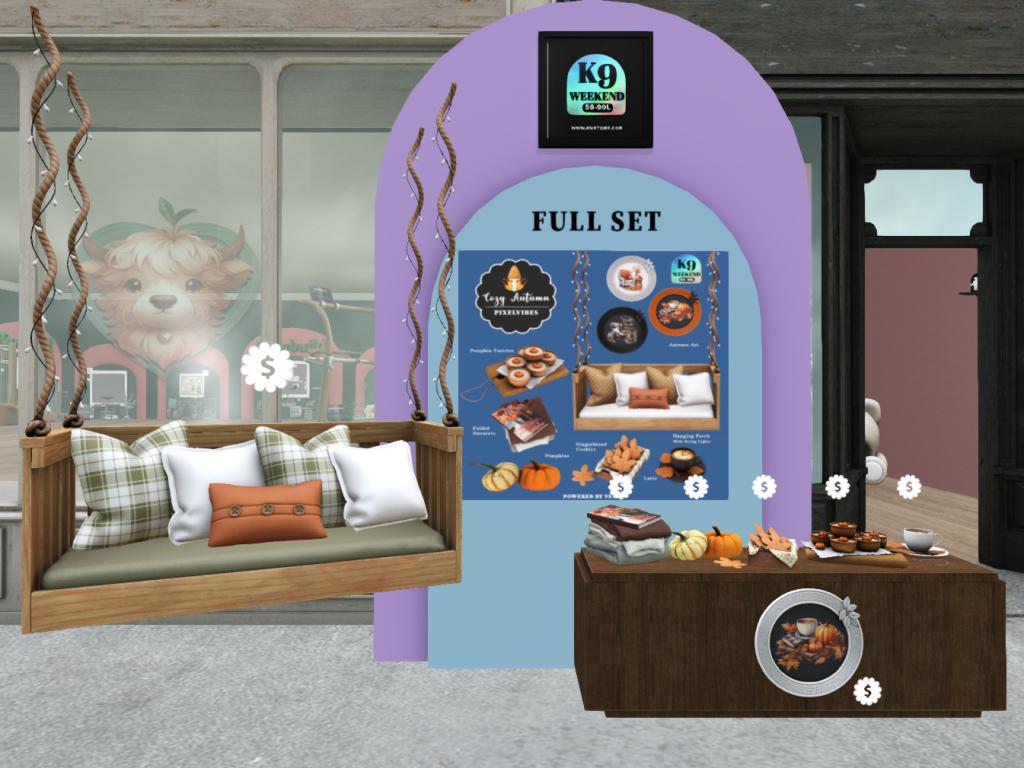This screenshot has width=1024, height=768.
Task: Select the dollar marker above the folded sweaters
Action: 620,487
